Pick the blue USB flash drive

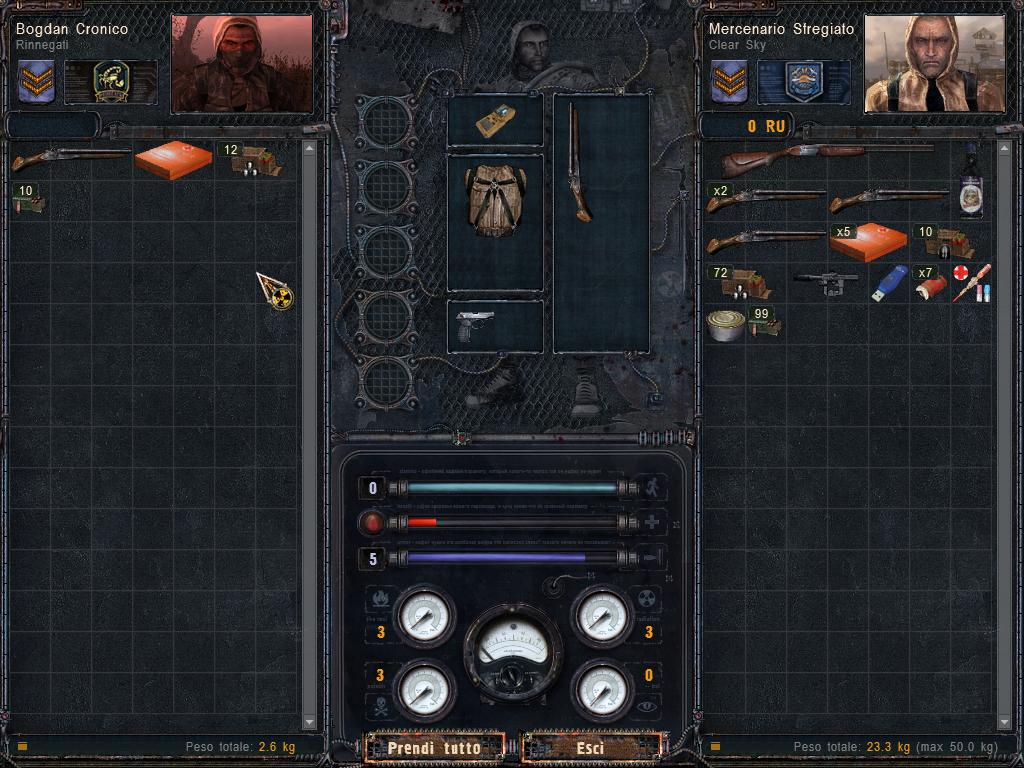(888, 283)
